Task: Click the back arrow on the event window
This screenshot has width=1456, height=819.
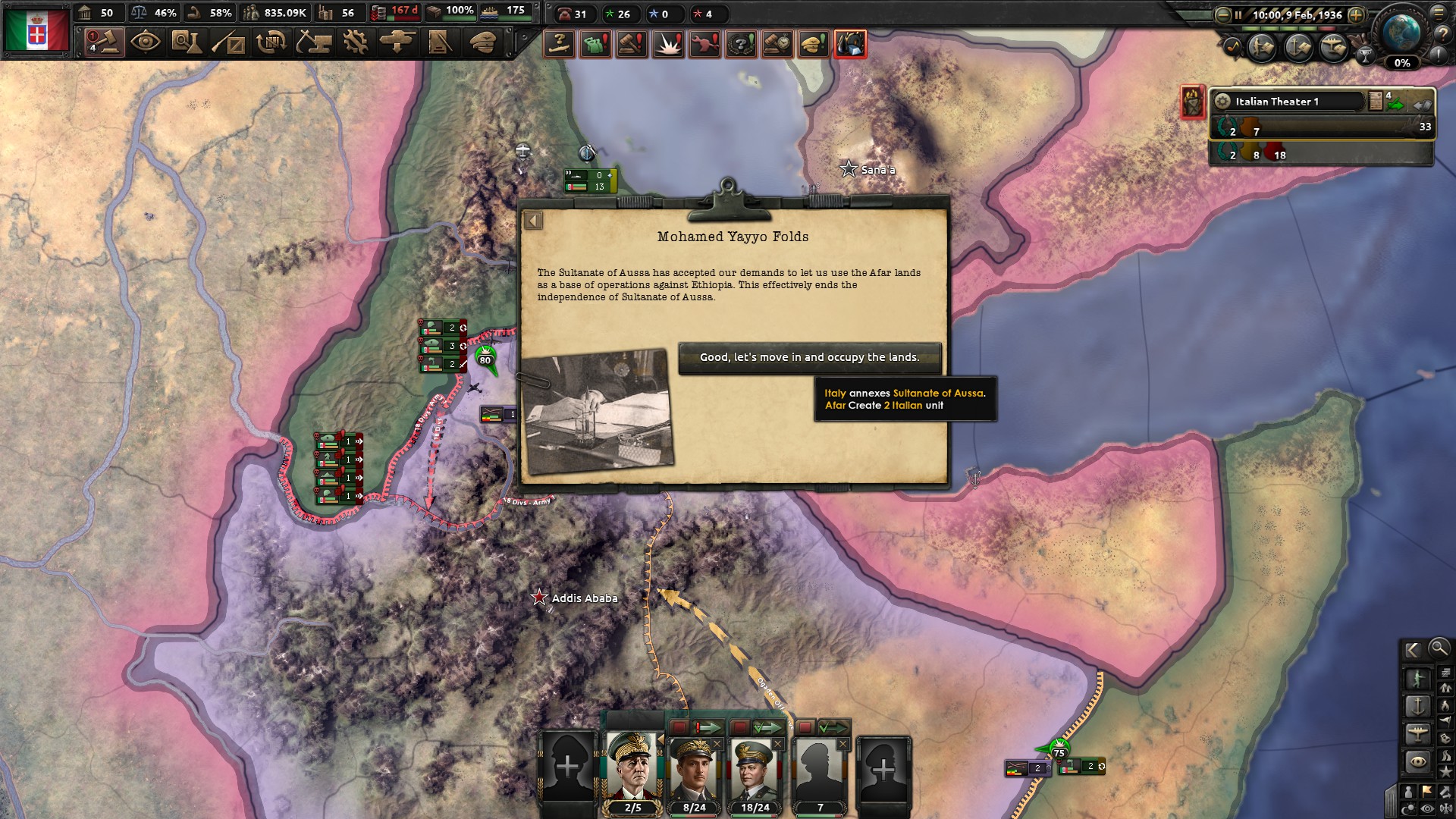Action: pyautogui.click(x=532, y=218)
